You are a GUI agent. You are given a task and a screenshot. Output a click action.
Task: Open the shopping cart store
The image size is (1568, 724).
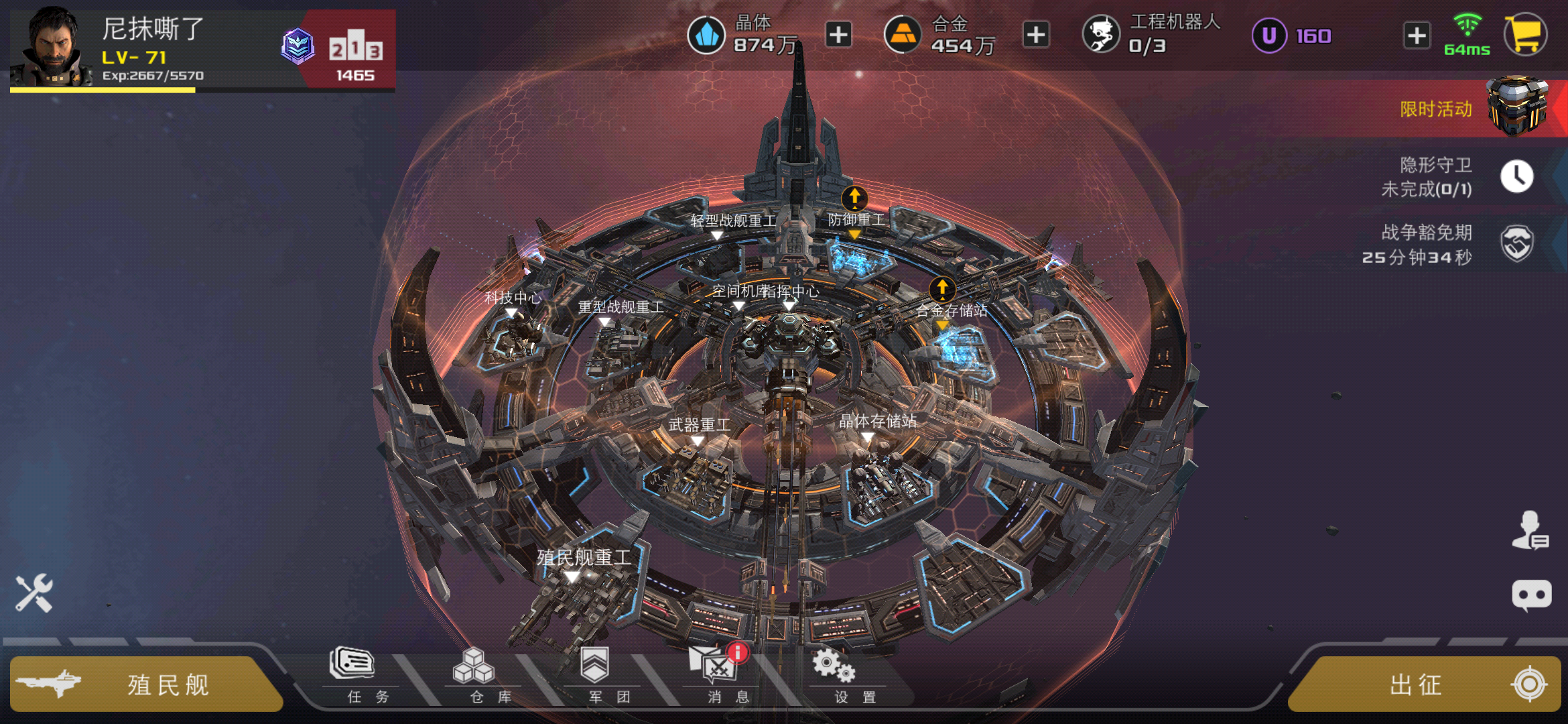1526,35
